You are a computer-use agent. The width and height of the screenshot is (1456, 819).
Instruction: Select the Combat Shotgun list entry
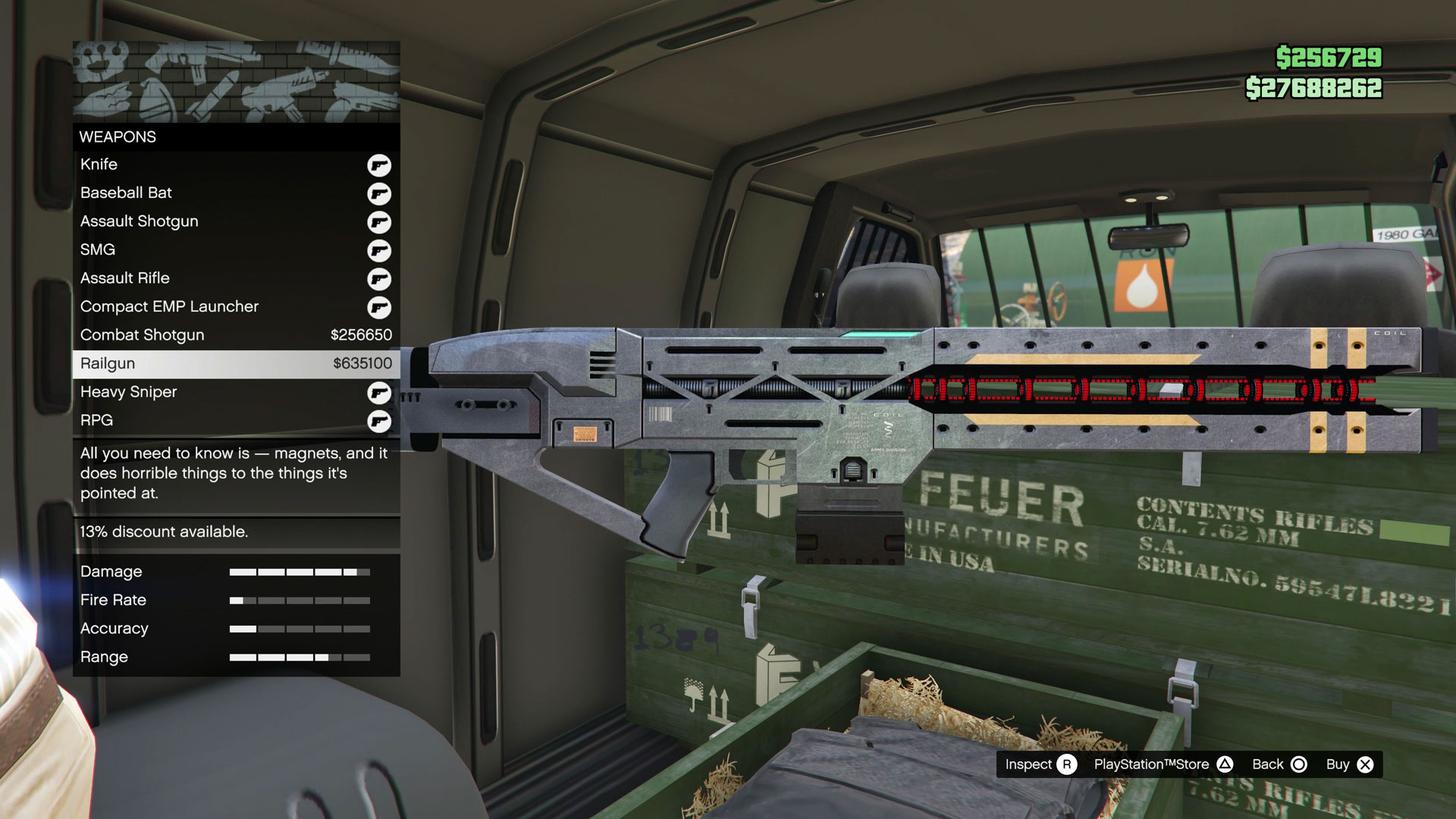click(227, 334)
